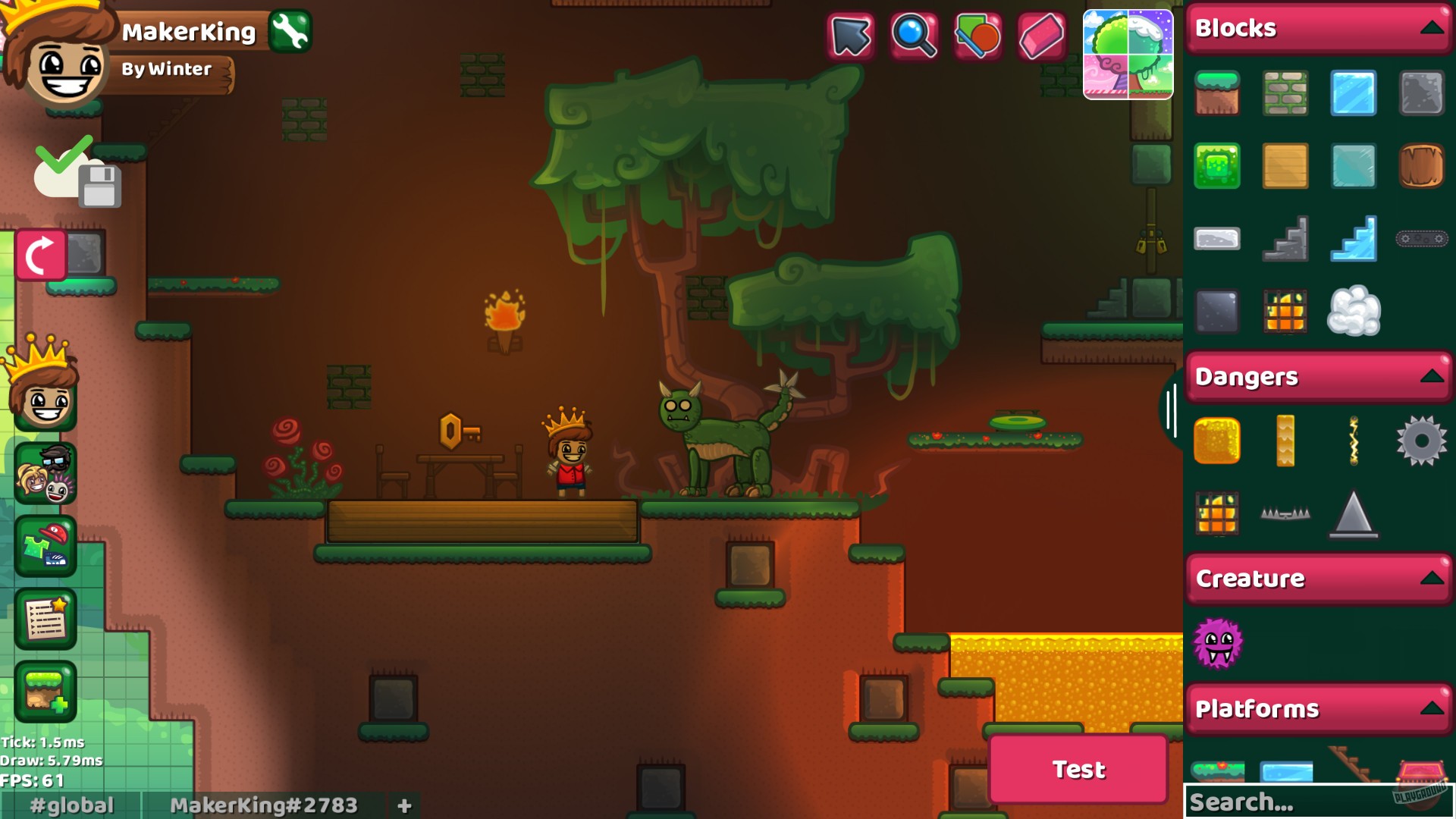The width and height of the screenshot is (1456, 819).
Task: Switch to the #global chat tab
Action: point(71,805)
